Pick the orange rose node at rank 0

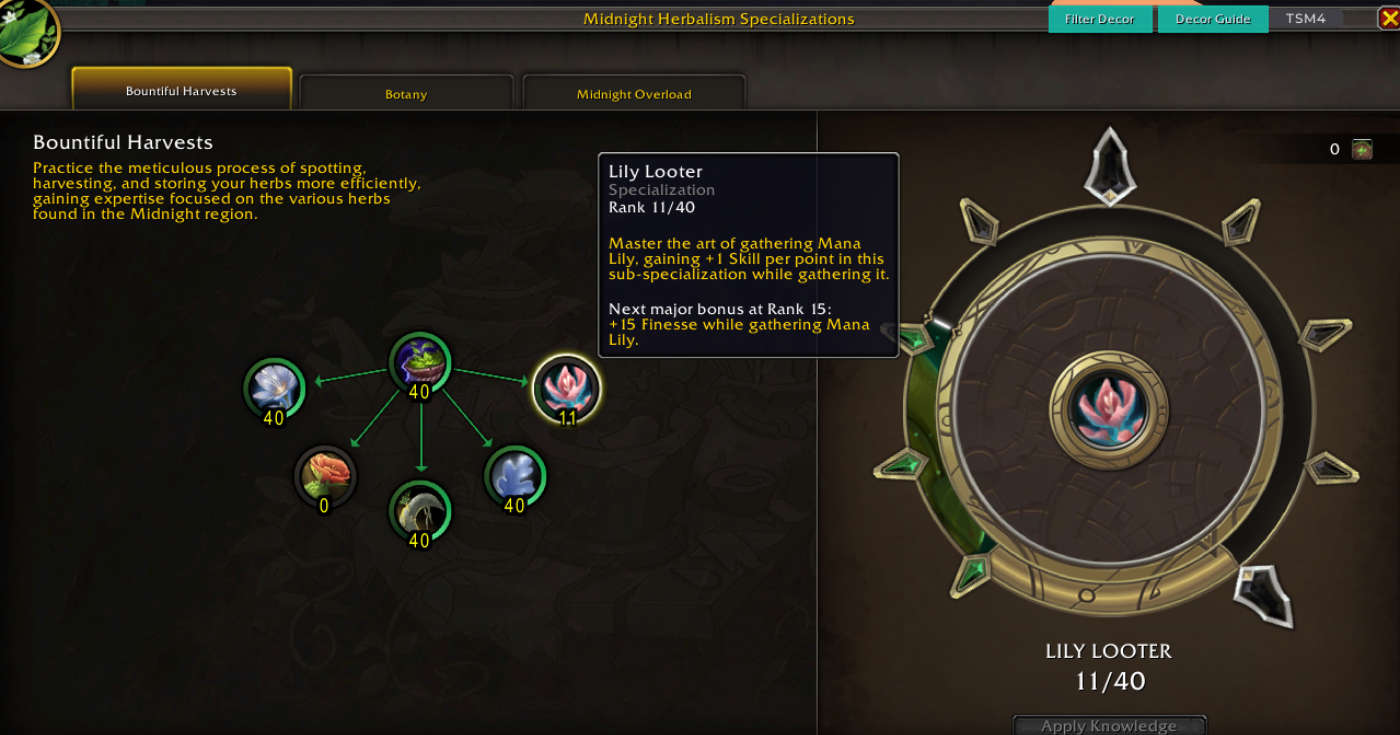pos(325,474)
